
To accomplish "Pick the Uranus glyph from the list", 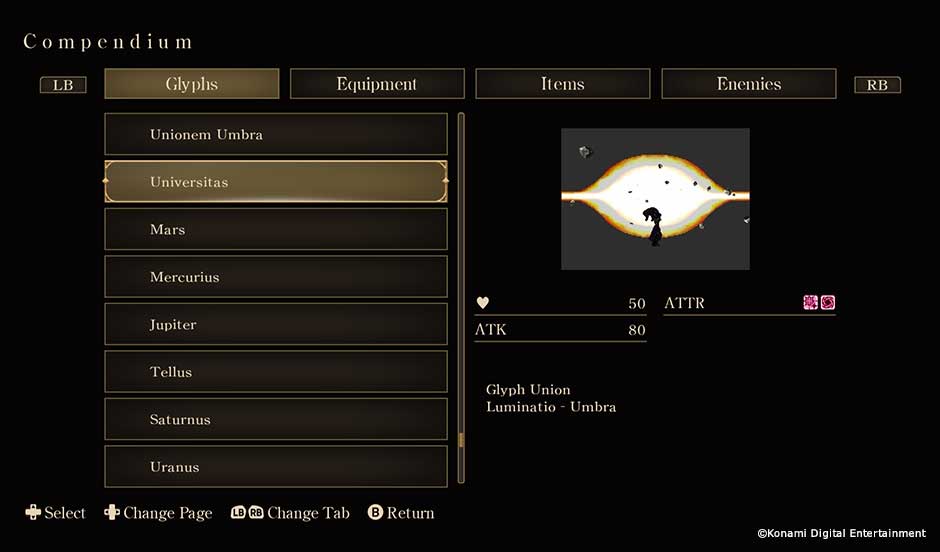I will 276,466.
